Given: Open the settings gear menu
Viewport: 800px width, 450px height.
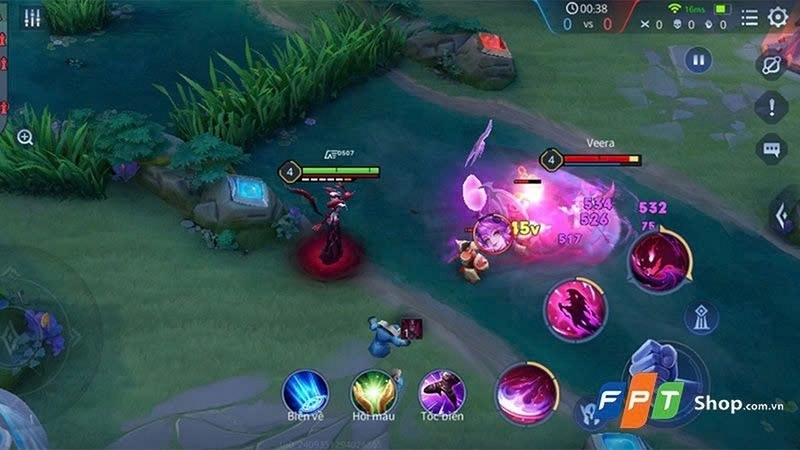Looking at the screenshot, I should click(777, 17).
